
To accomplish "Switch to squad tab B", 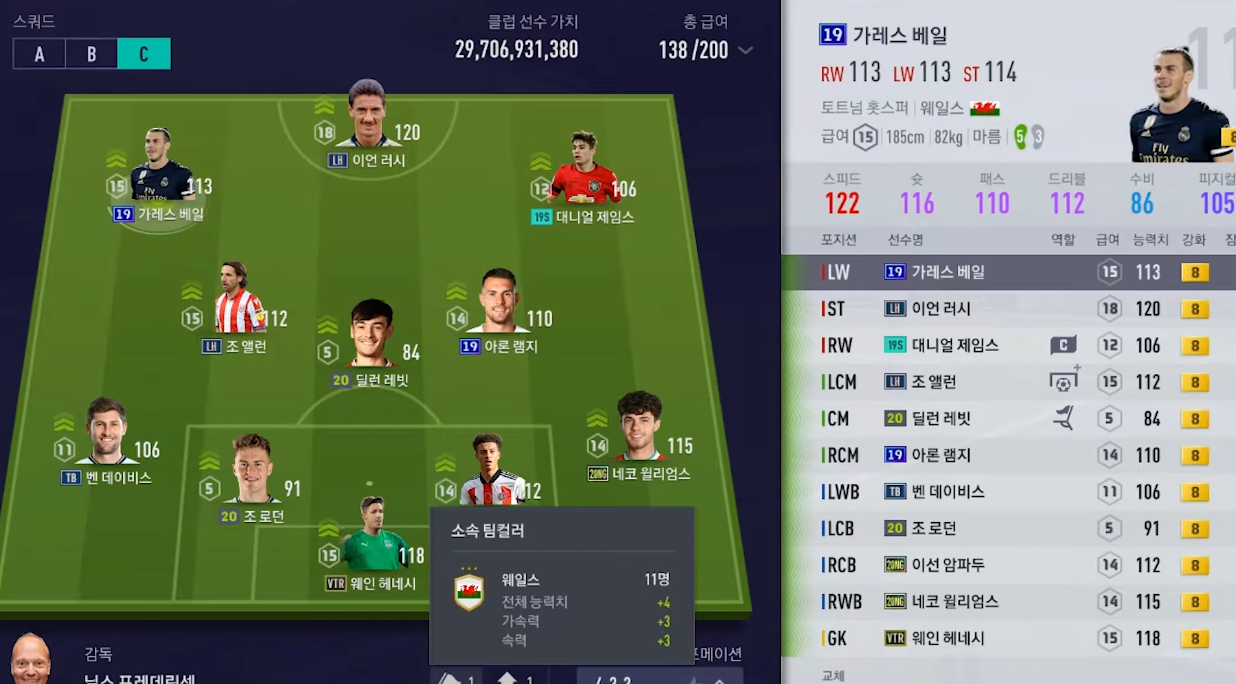I will [x=91, y=54].
